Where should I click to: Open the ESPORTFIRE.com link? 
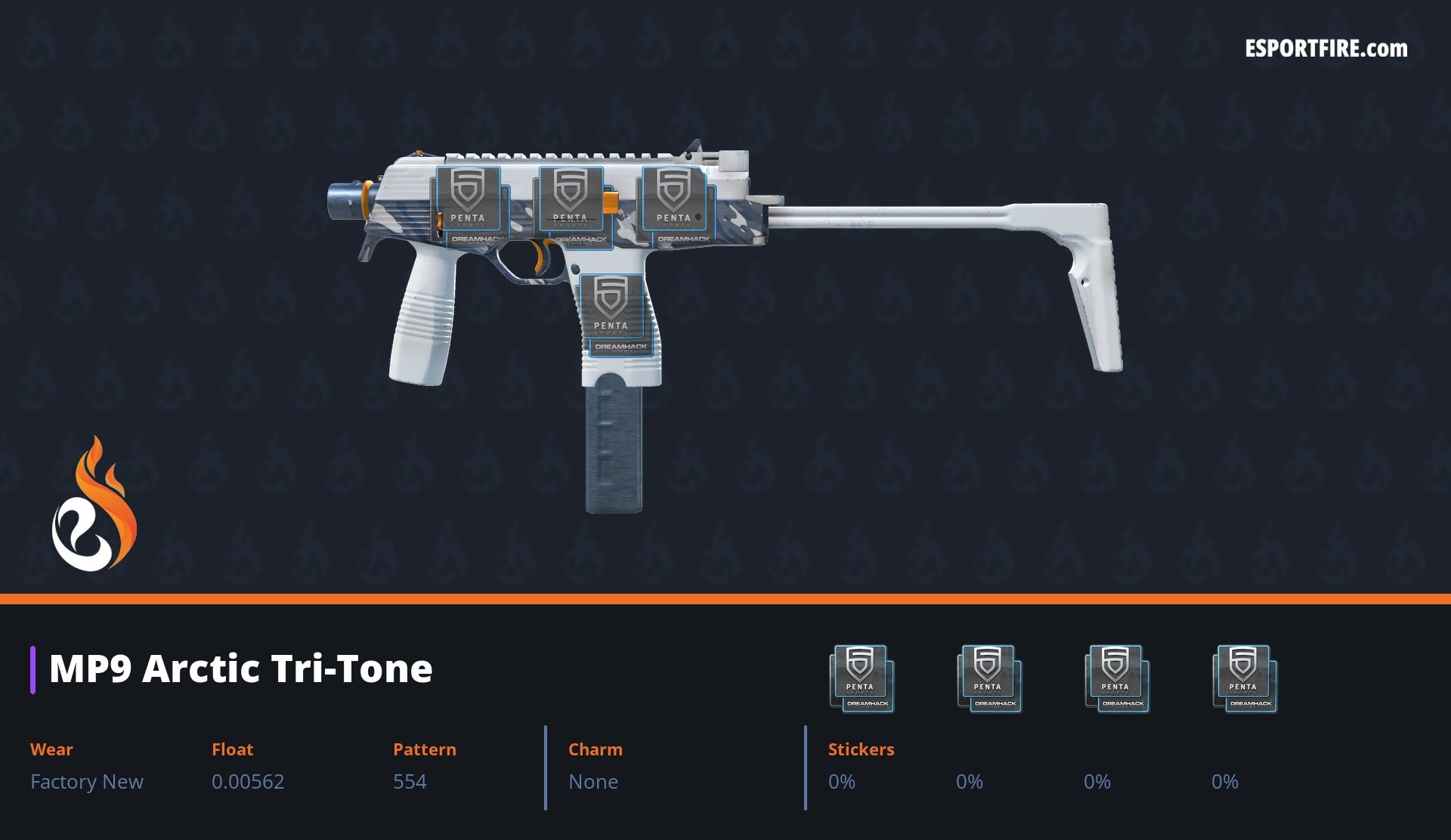coord(1326,49)
